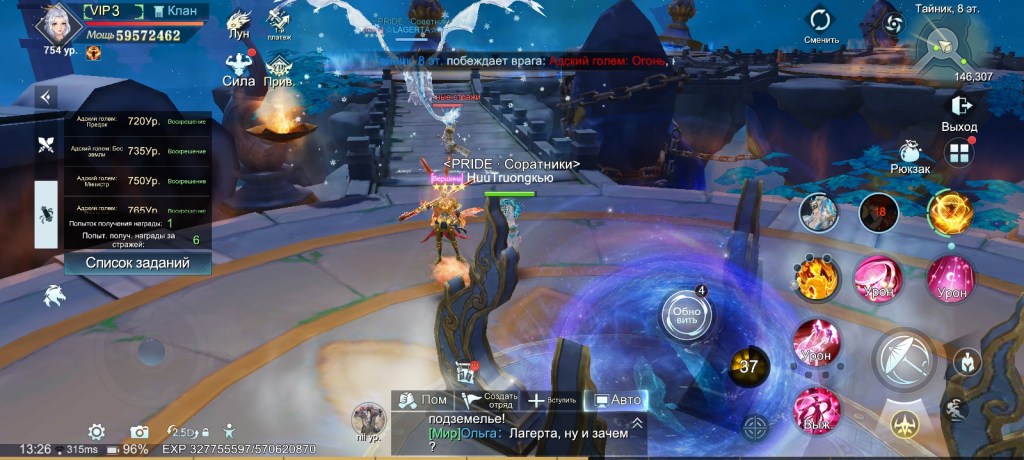
Task: Leave the dungeon with Выход
Action: 959,110
